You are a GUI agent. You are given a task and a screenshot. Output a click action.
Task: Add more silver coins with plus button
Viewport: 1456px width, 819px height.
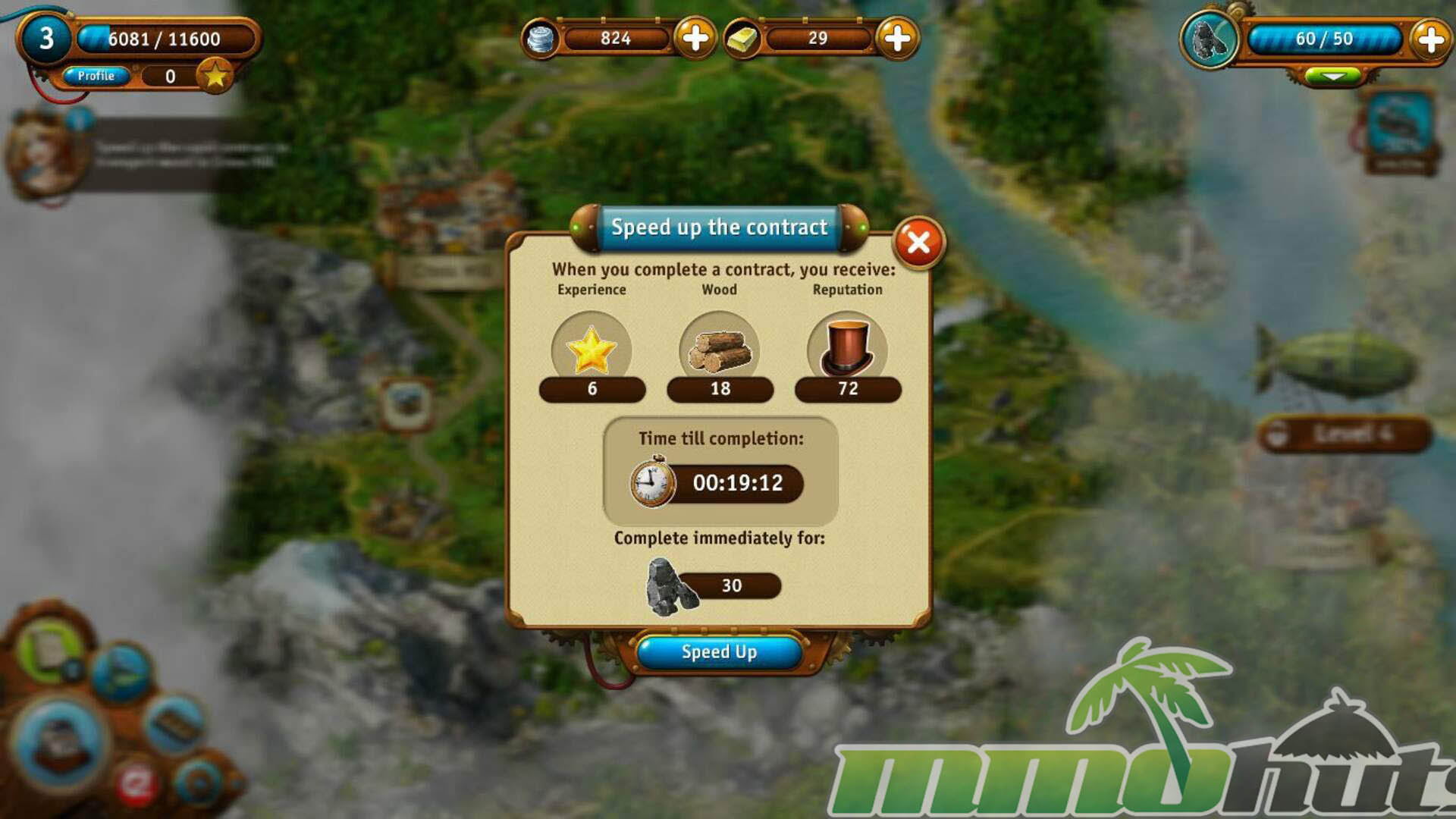point(695,38)
